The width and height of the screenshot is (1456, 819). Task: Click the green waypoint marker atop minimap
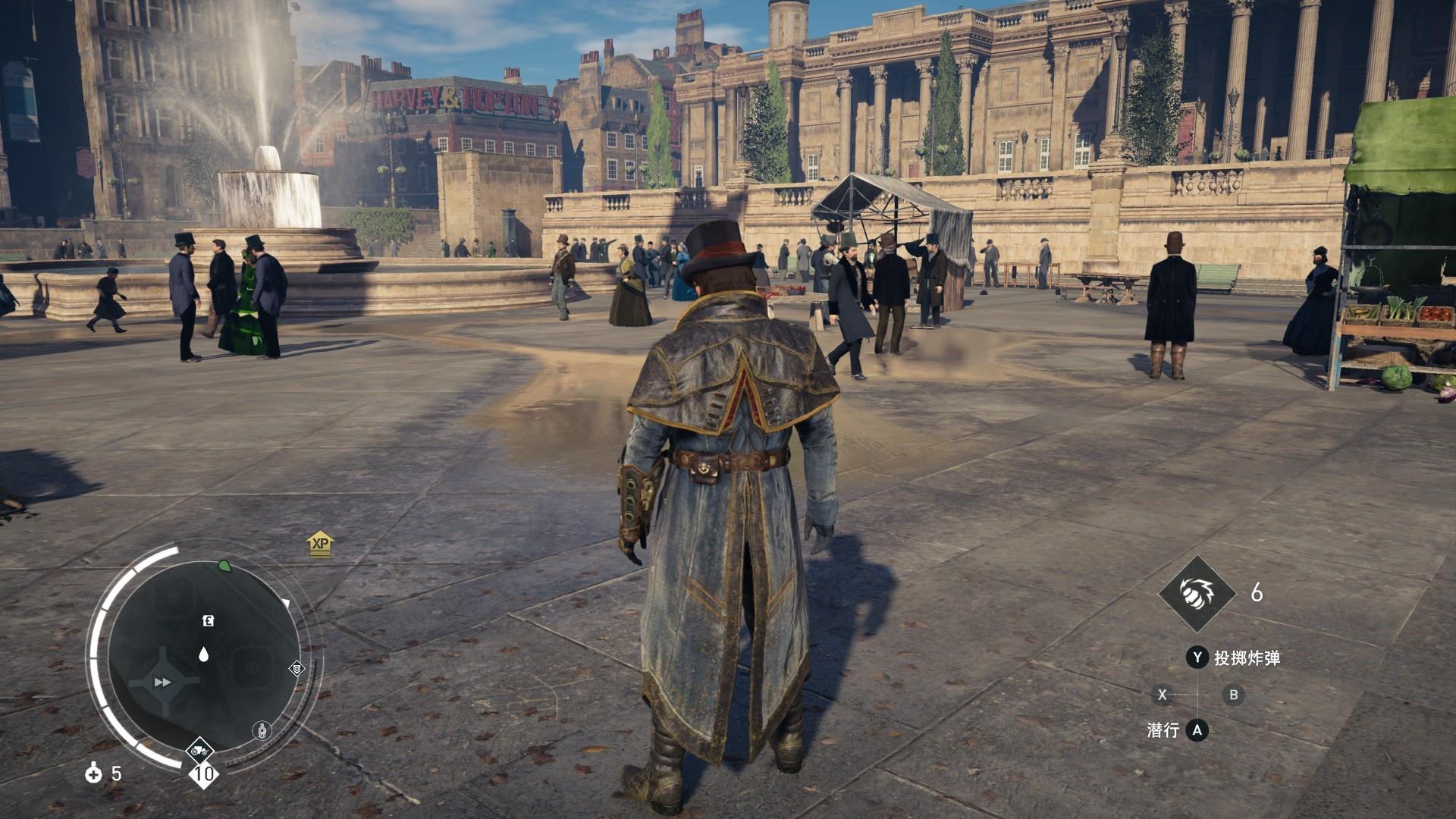[x=224, y=566]
